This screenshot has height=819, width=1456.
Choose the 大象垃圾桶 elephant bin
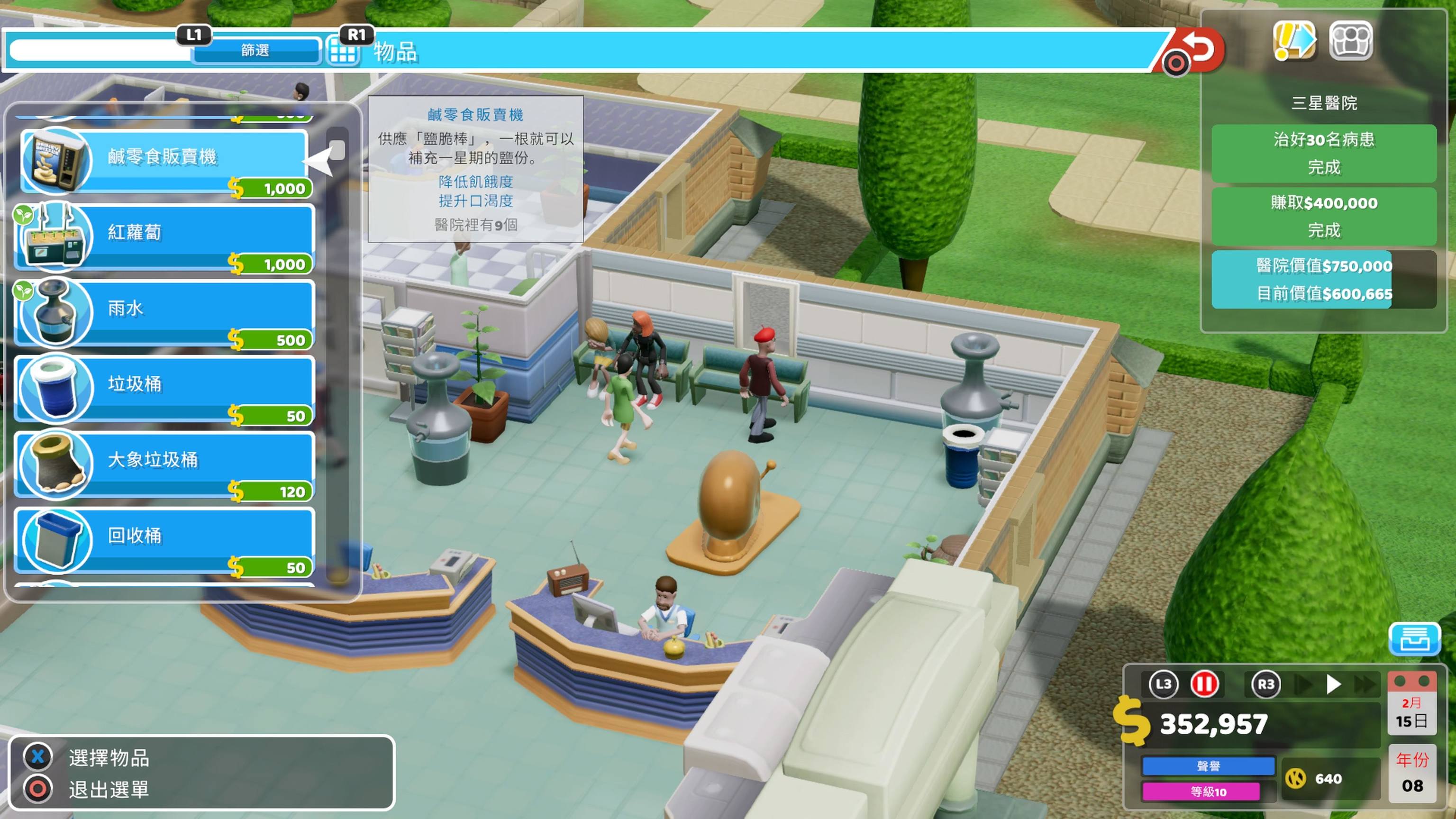164,464
